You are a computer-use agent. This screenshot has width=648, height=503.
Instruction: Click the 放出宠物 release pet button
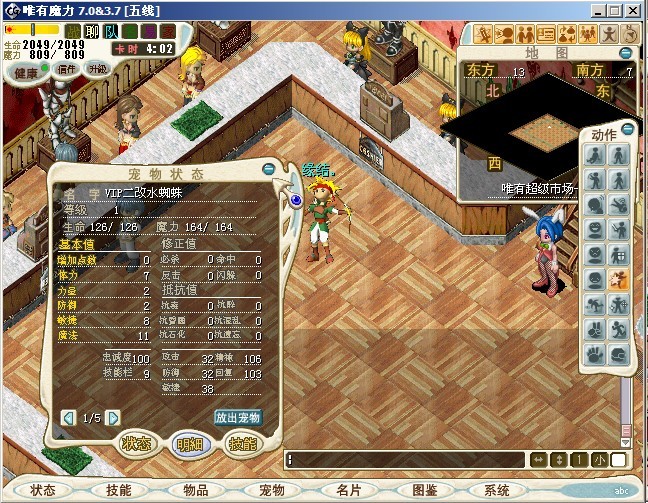click(x=238, y=417)
